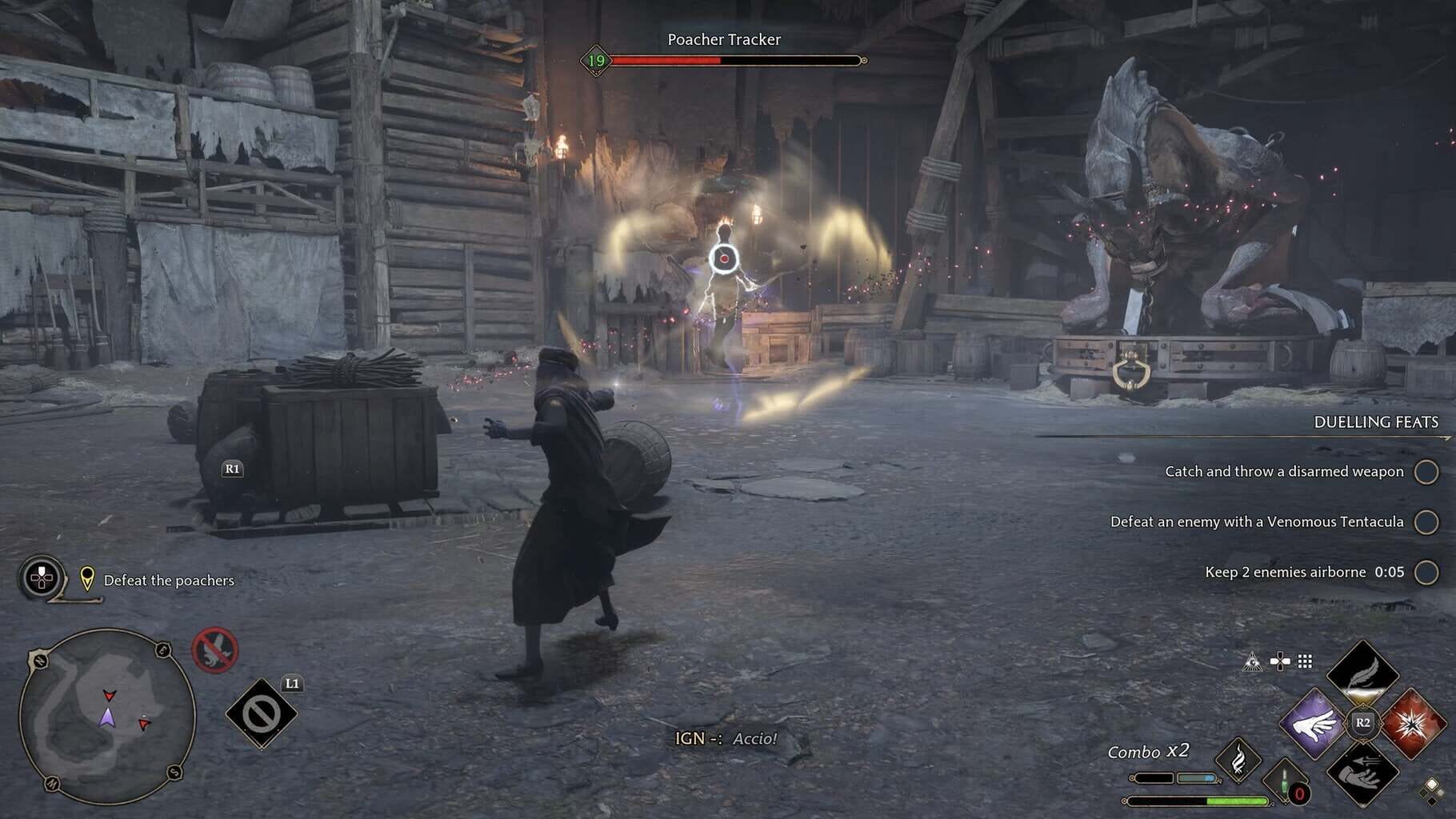Expand spell sets via the d-pad switcher icon
The height and width of the screenshot is (819, 1456).
(x=1280, y=661)
